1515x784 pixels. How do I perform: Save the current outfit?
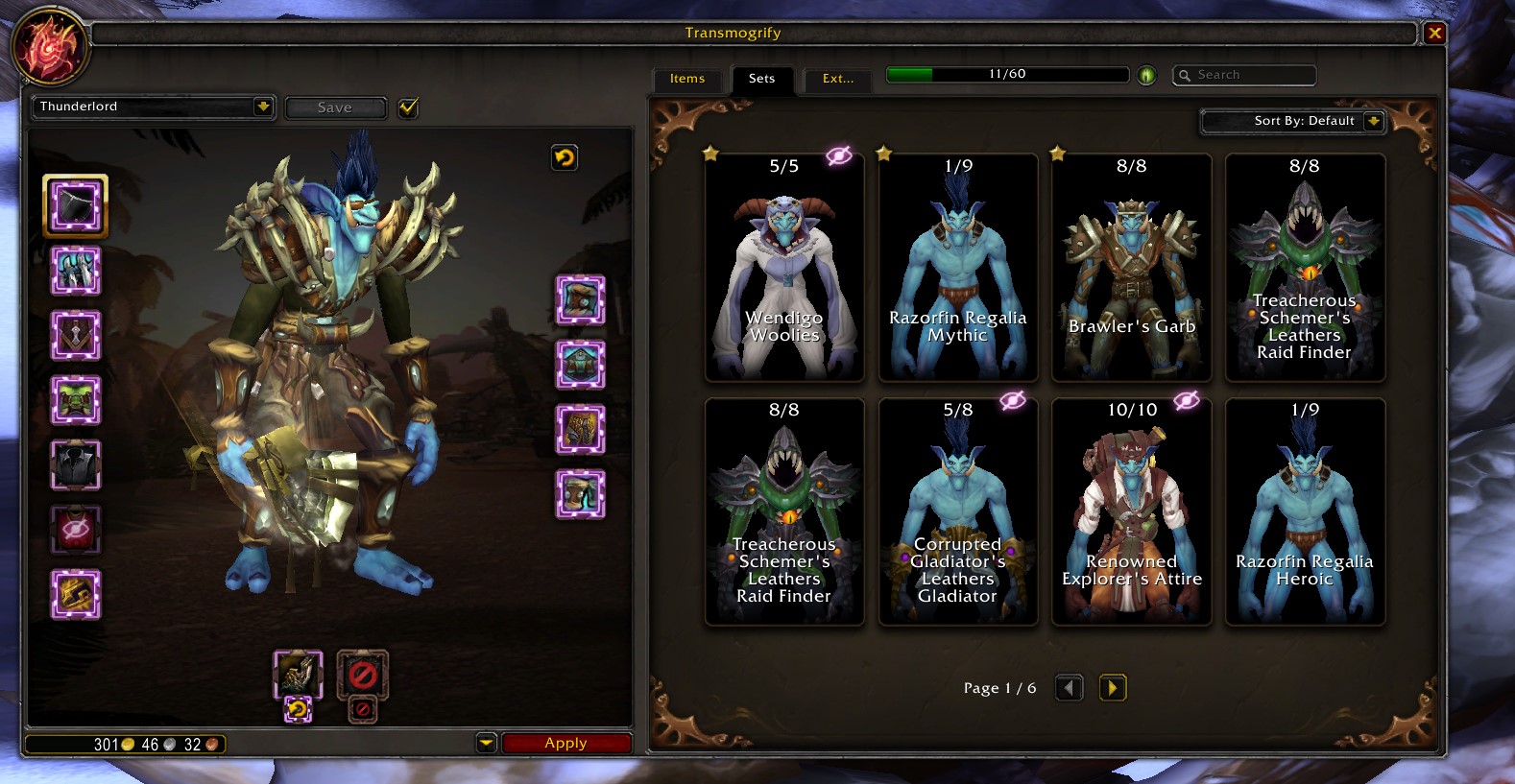coord(335,107)
